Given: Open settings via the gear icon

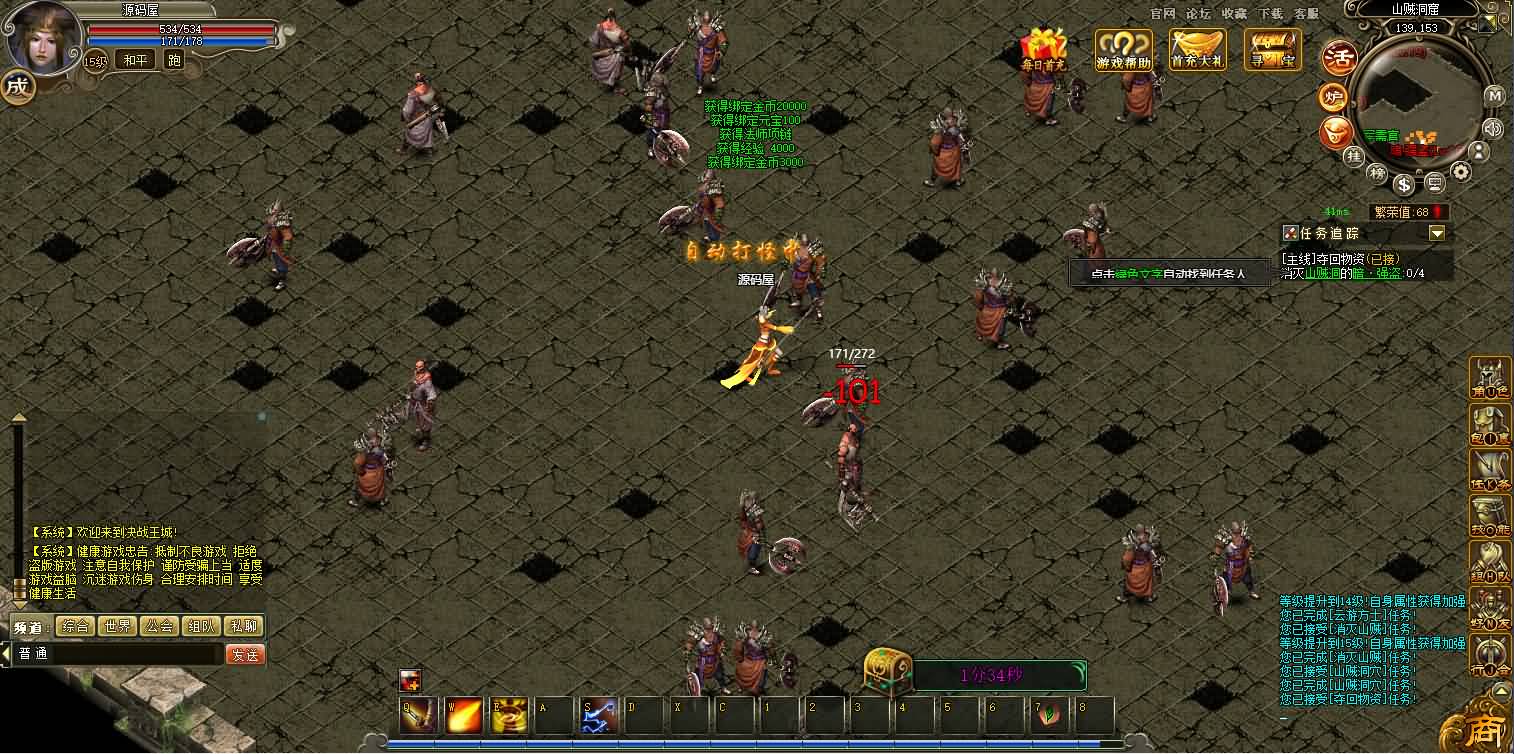Looking at the screenshot, I should pyautogui.click(x=1461, y=172).
